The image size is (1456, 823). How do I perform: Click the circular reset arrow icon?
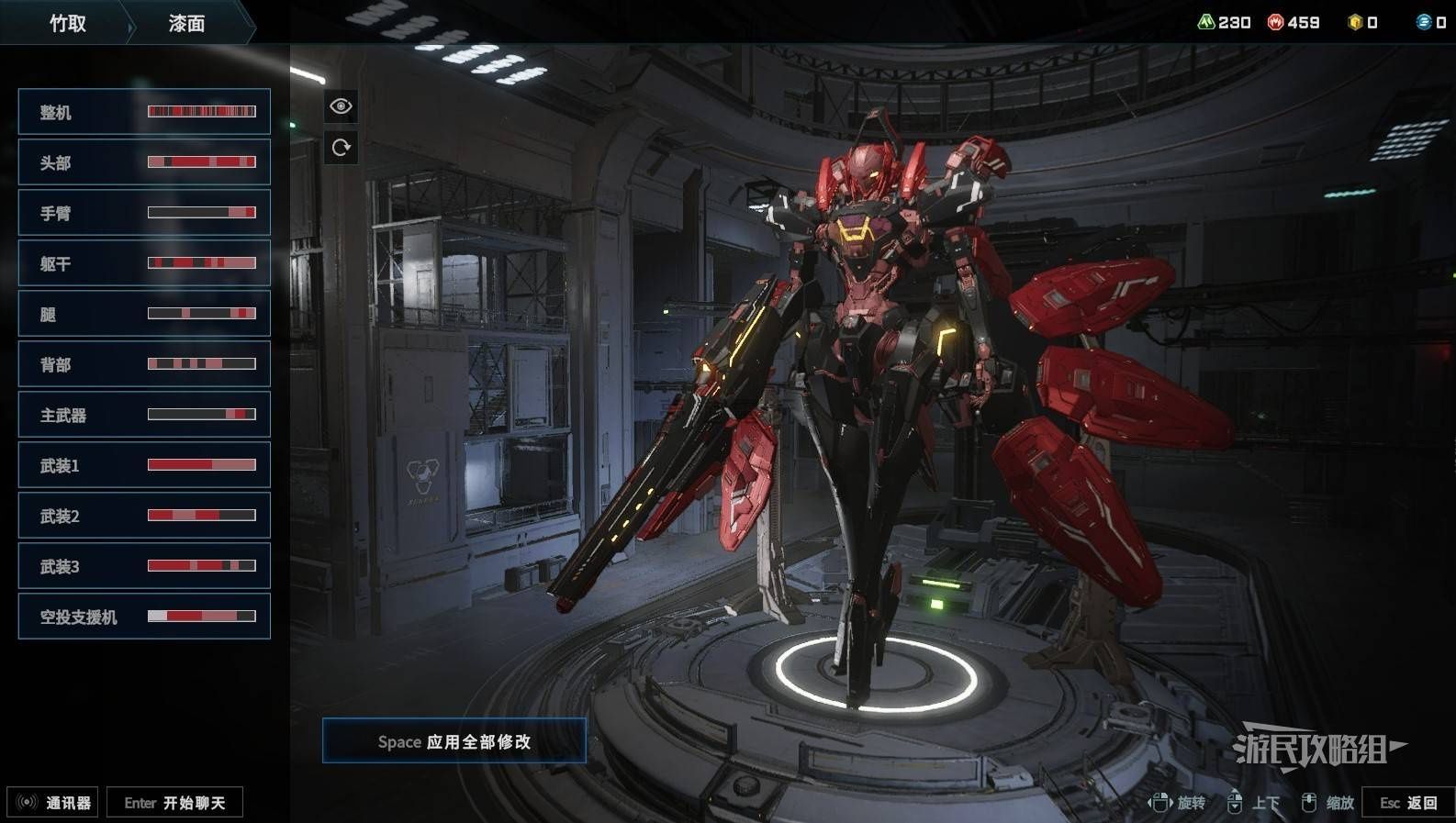pos(341,148)
